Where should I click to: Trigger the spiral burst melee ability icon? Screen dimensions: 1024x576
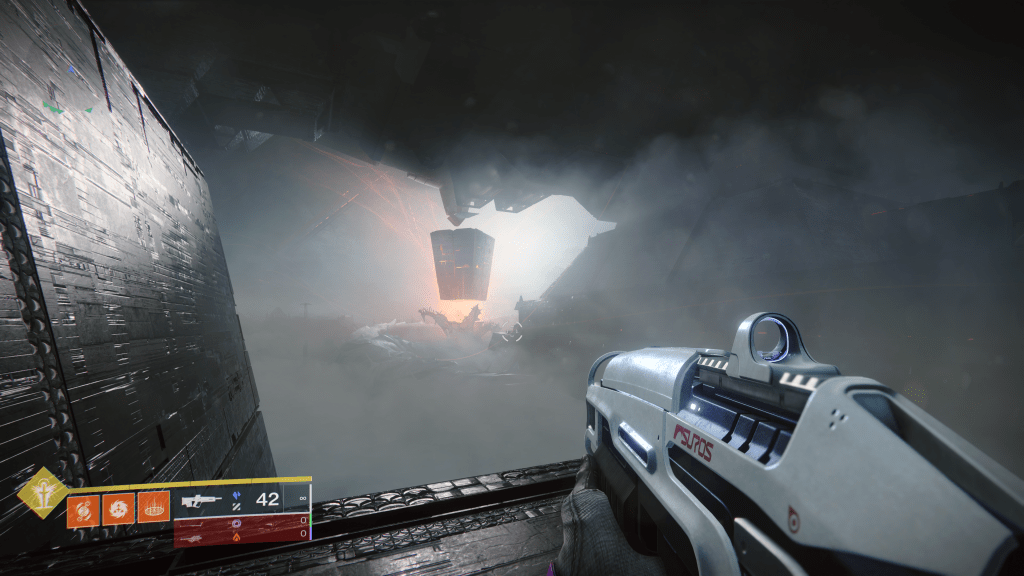[x=118, y=508]
